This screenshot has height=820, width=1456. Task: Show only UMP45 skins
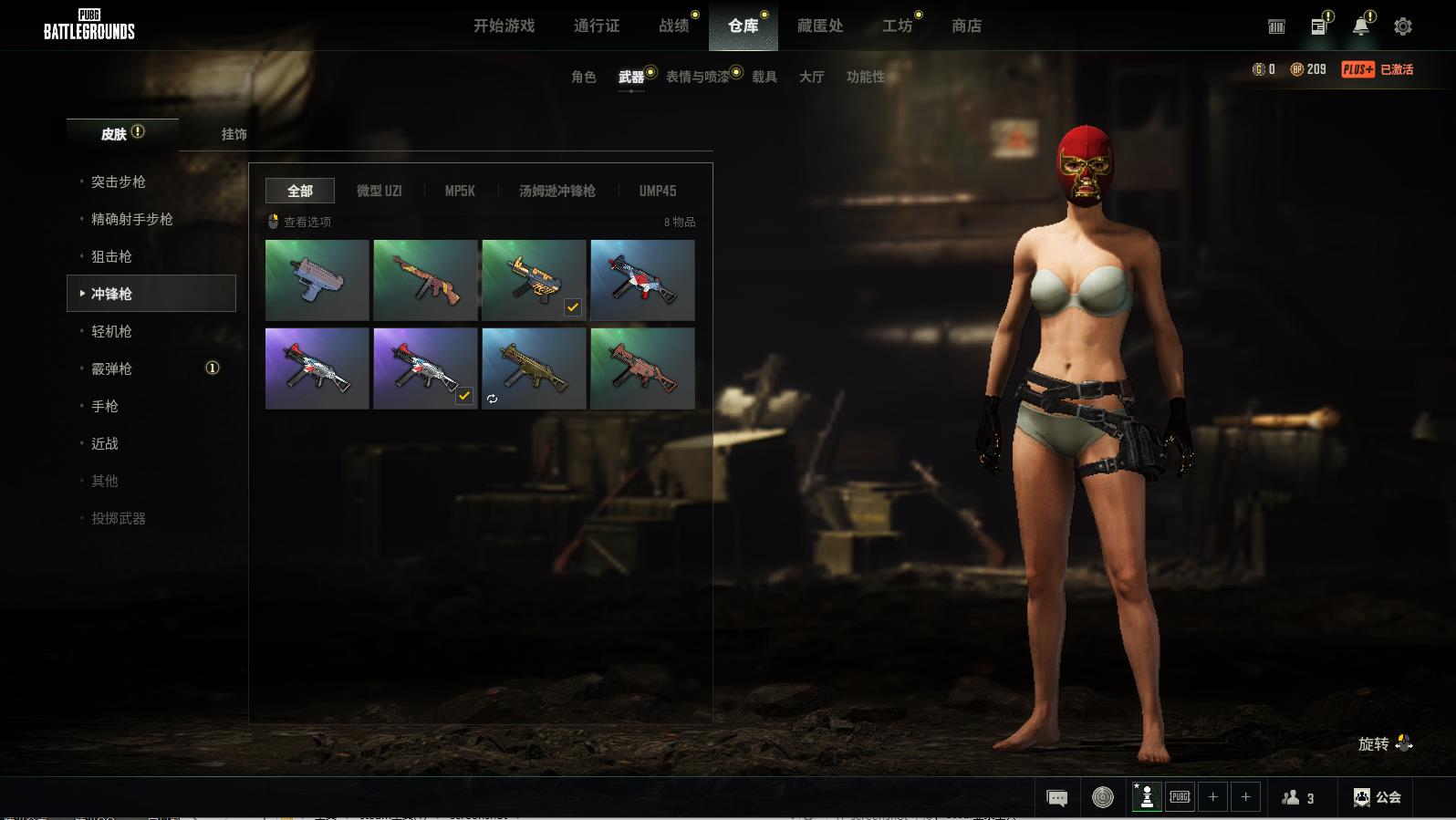tap(657, 191)
